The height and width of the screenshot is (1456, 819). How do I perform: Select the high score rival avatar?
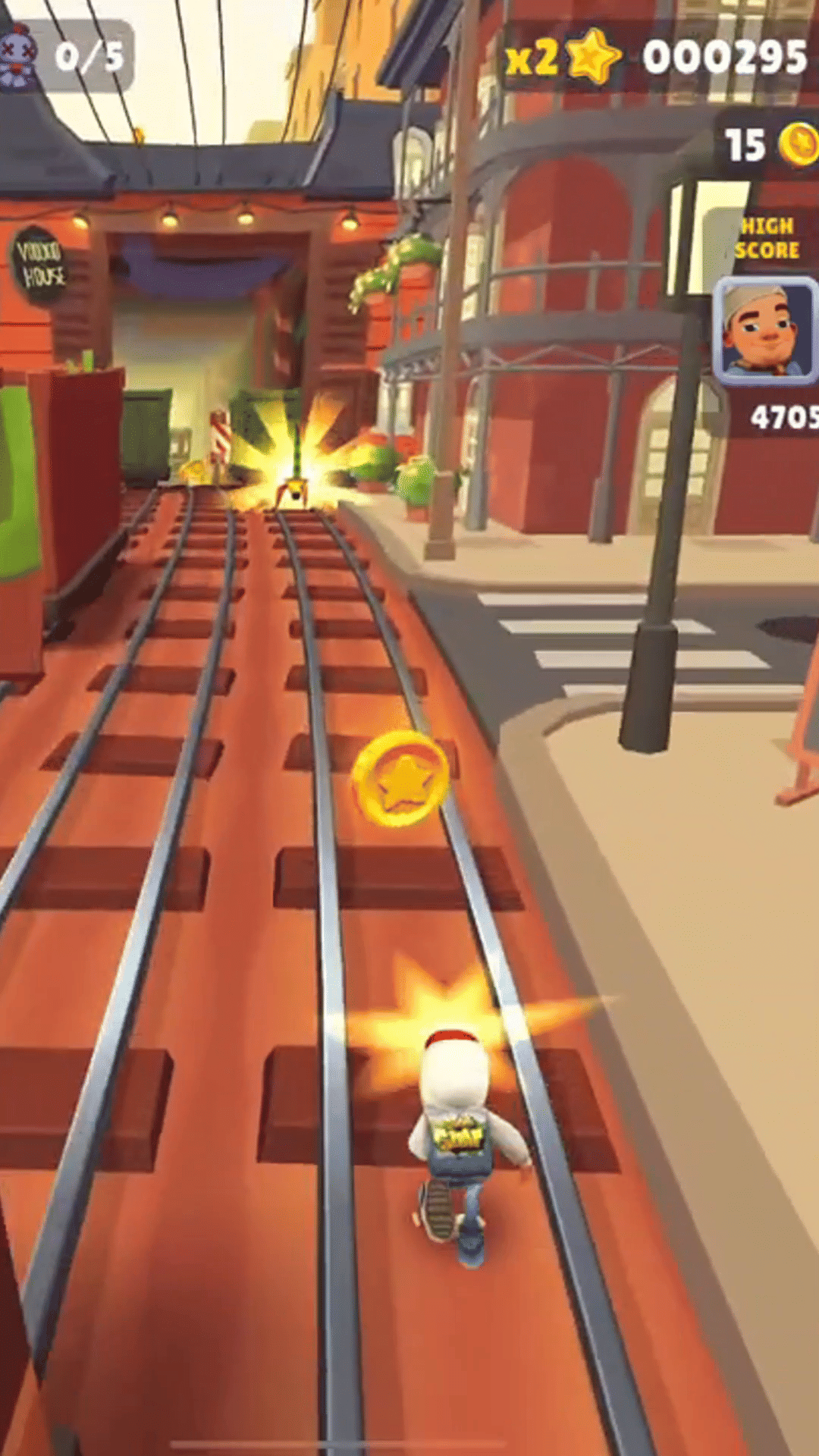click(766, 330)
